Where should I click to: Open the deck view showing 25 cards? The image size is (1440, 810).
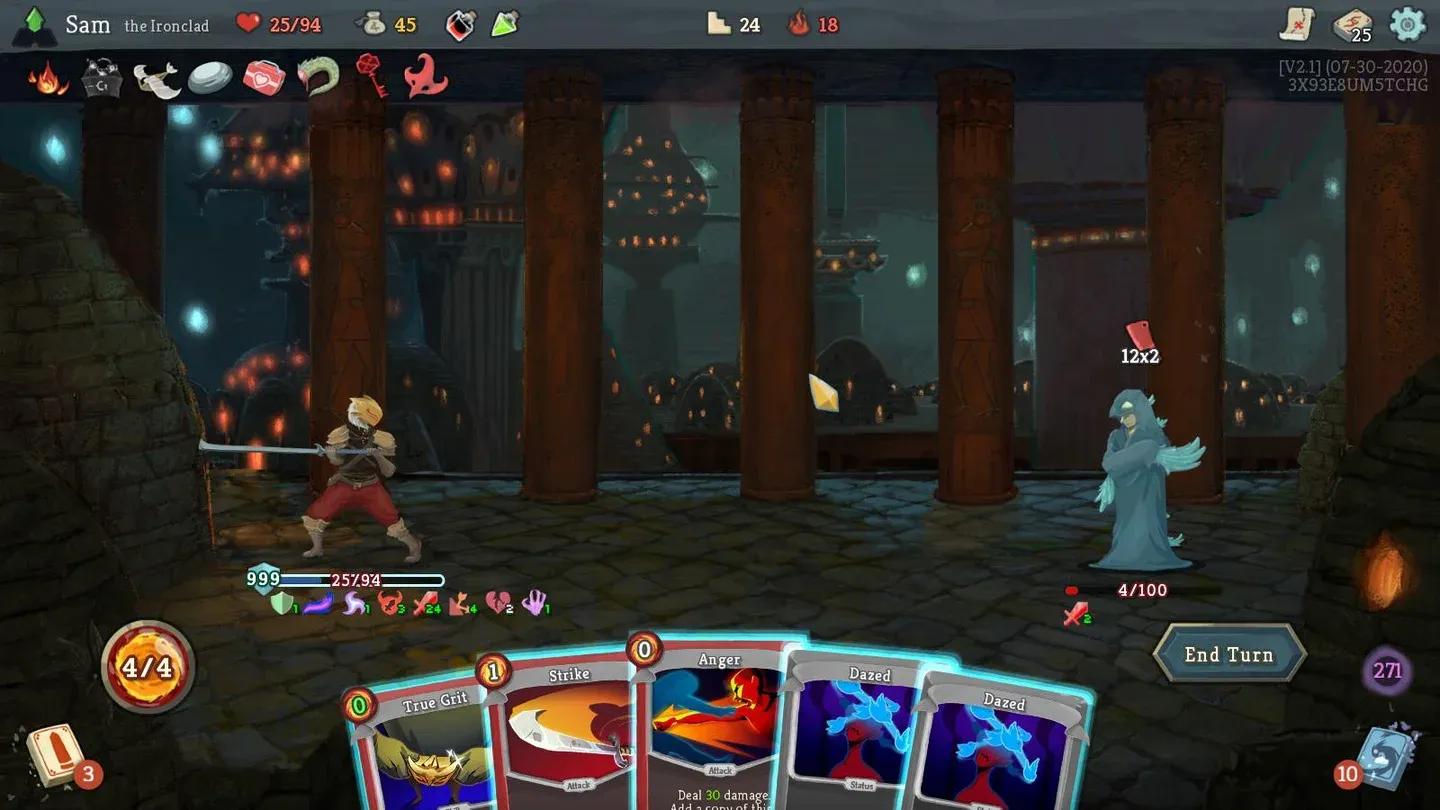[1350, 24]
